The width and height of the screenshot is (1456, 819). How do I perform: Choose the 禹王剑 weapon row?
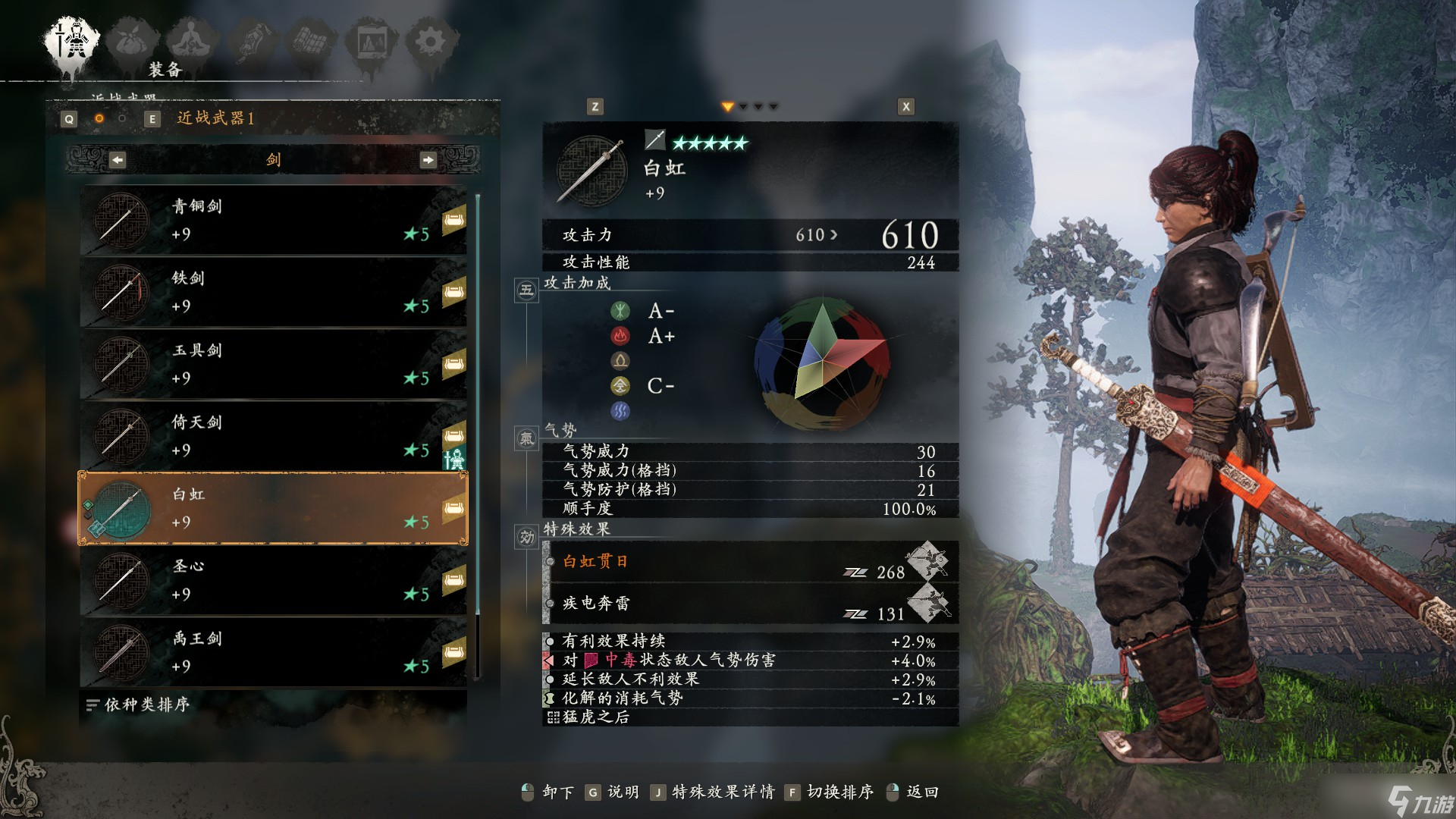(x=273, y=652)
